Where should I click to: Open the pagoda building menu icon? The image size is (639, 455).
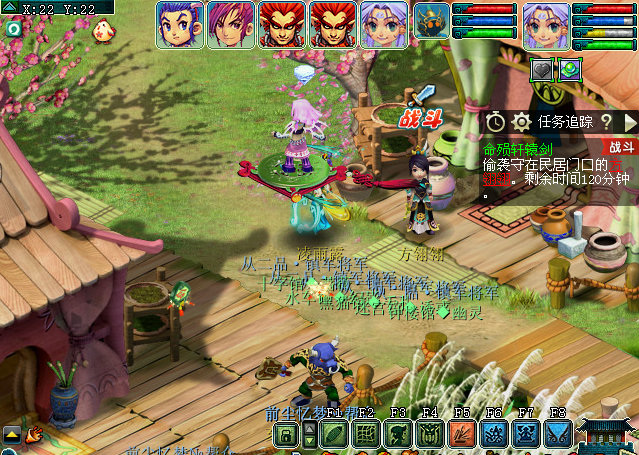[x=607, y=436]
